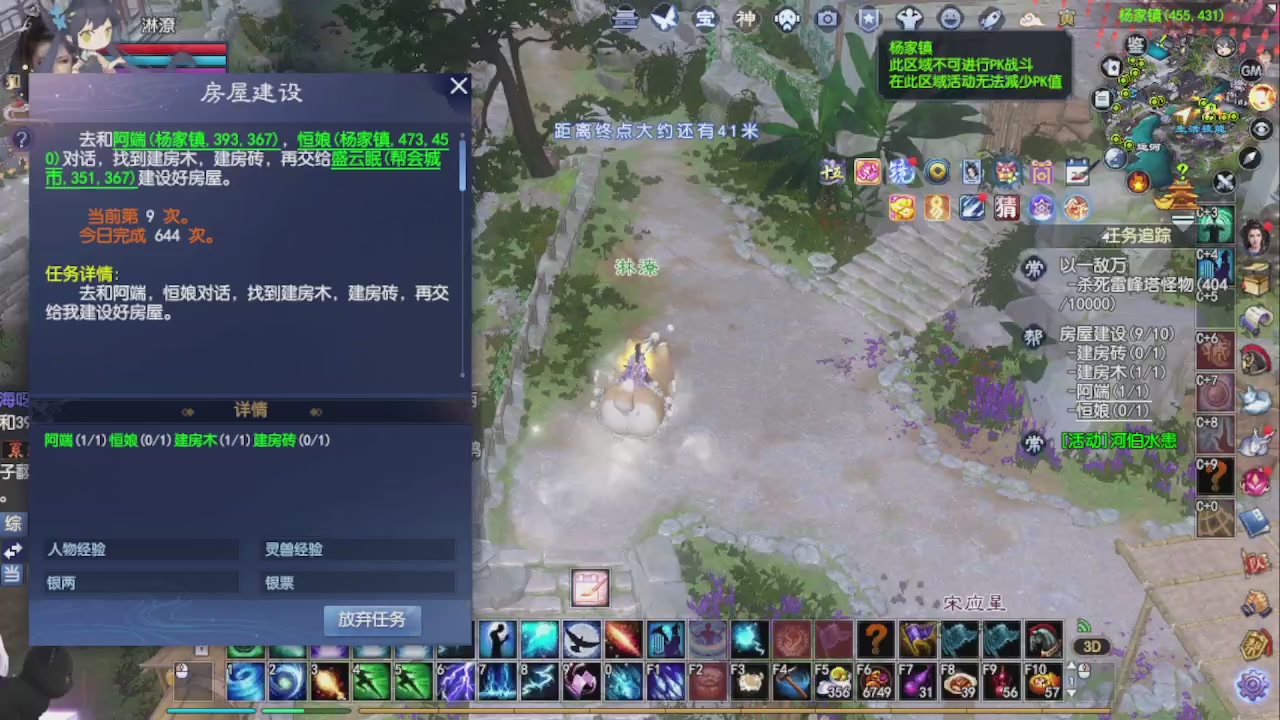
Task: Open the 神 deity icon on top toolbar
Action: click(745, 18)
